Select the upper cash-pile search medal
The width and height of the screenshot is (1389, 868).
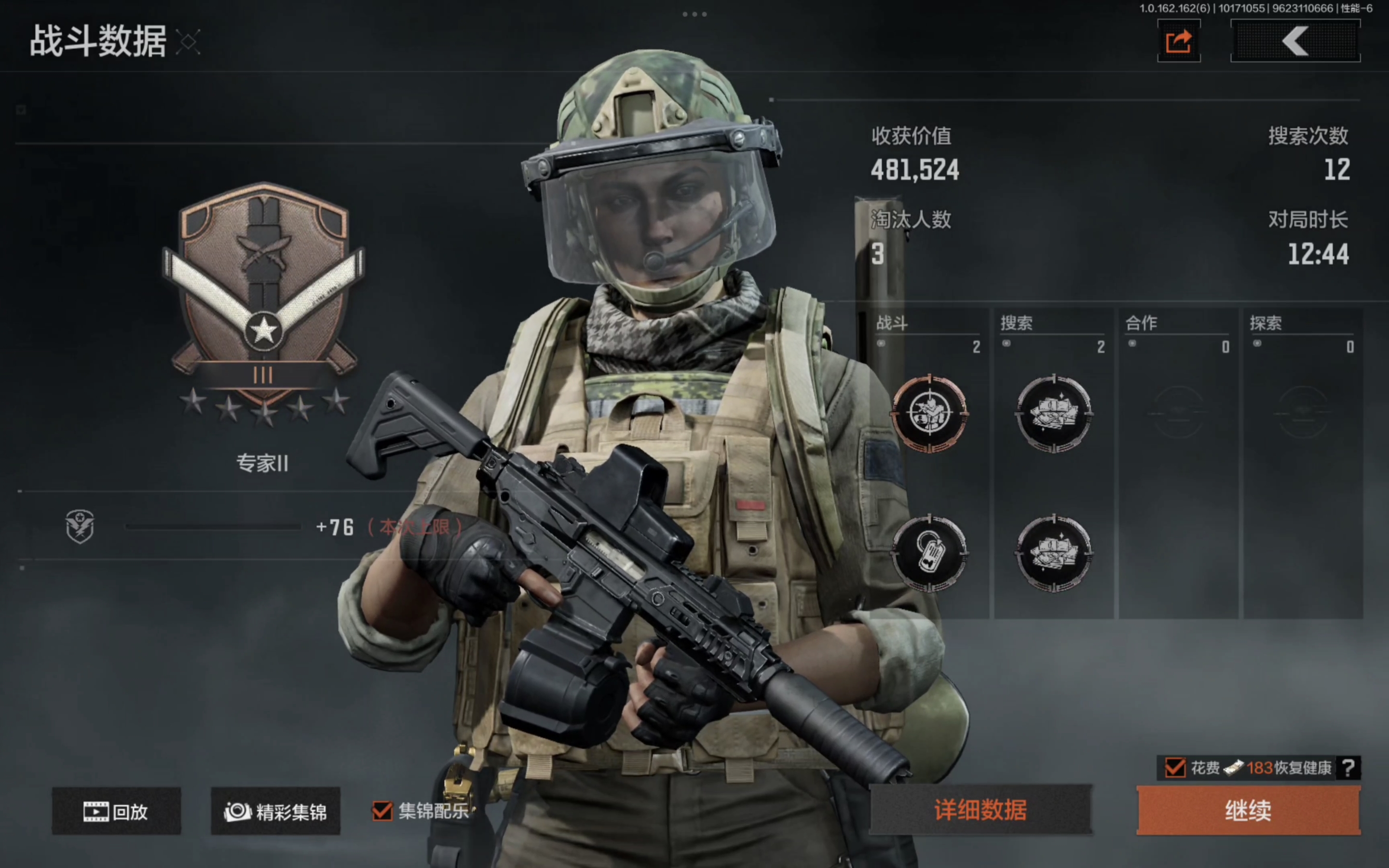coord(1054,413)
